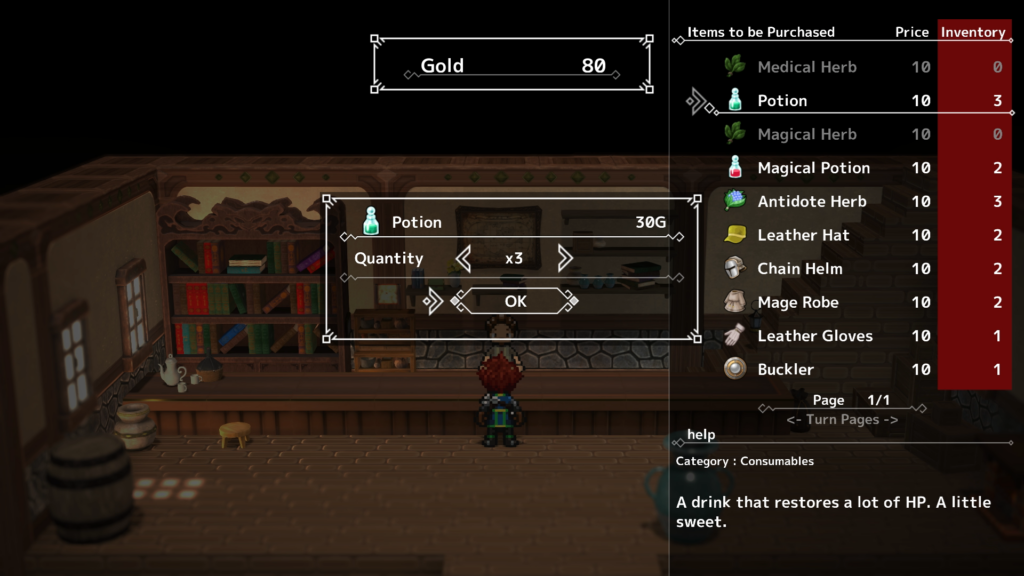Pick Magical Potion to purchase
Screen dimensions: 1024x576
(813, 168)
